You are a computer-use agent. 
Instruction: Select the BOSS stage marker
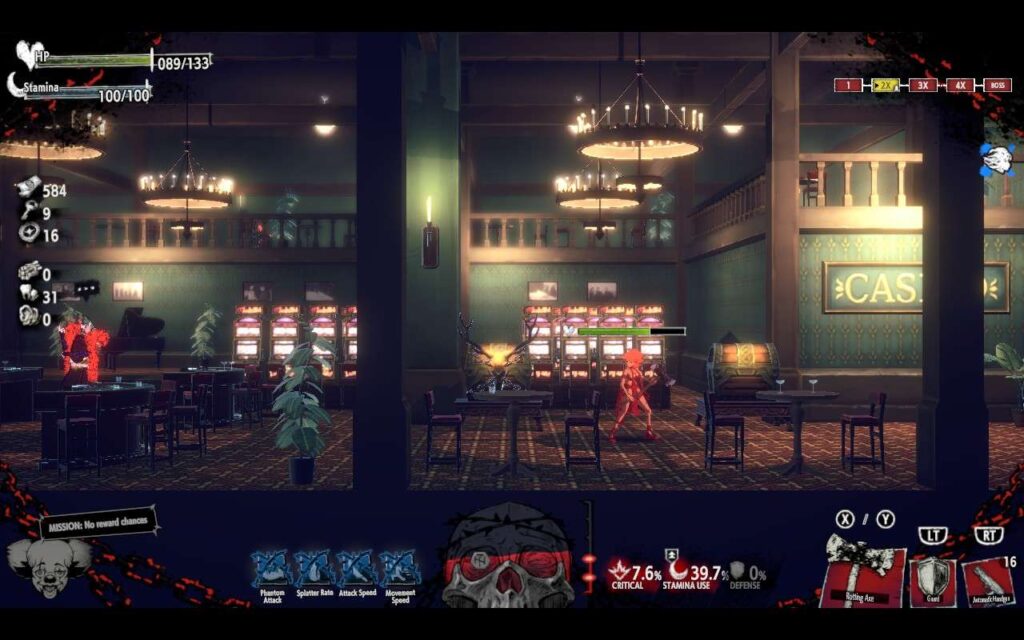997,85
